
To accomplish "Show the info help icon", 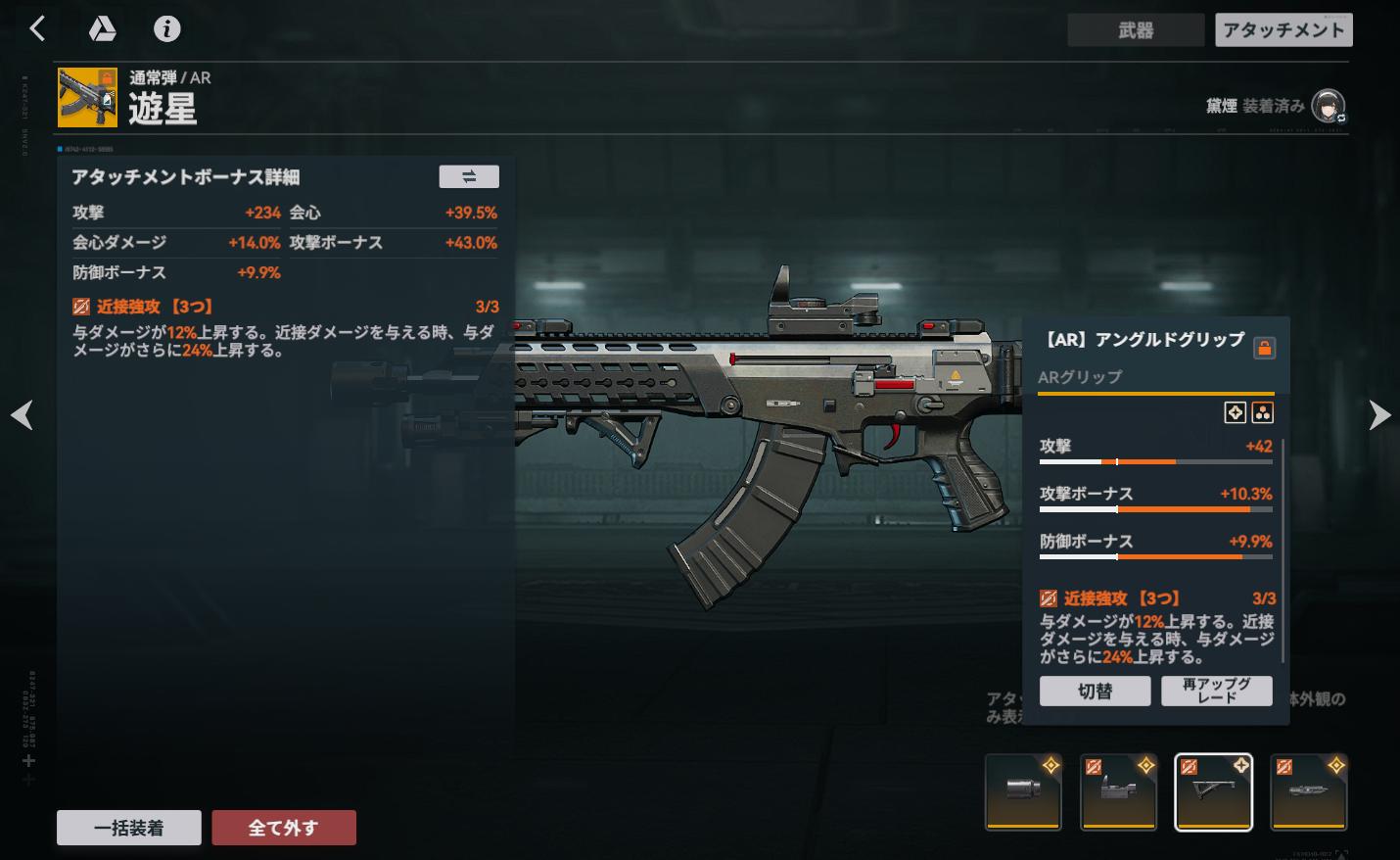I will coord(166,29).
